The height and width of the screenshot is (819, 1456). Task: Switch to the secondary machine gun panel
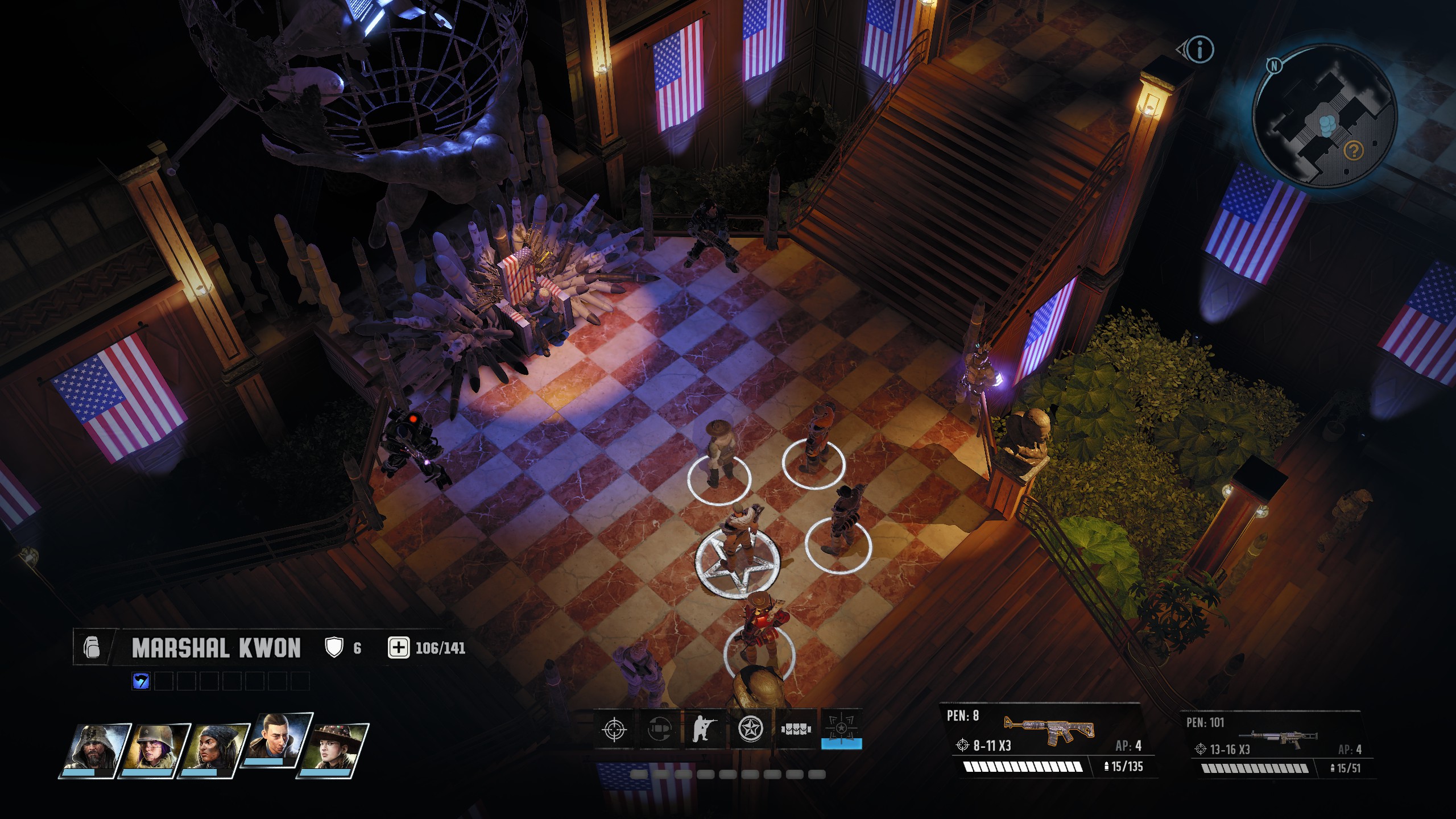[x=1277, y=745]
